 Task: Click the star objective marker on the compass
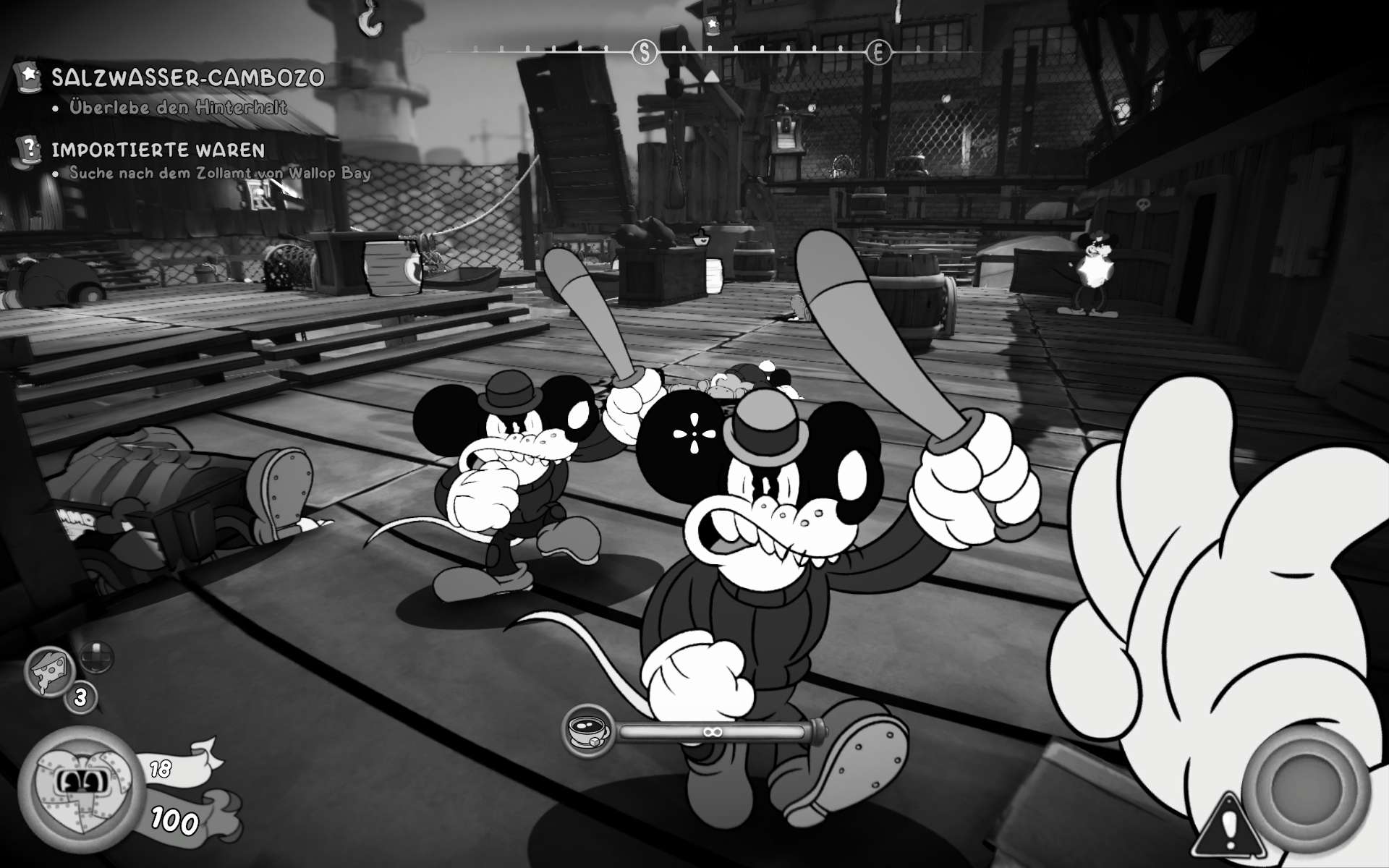pyautogui.click(x=712, y=25)
